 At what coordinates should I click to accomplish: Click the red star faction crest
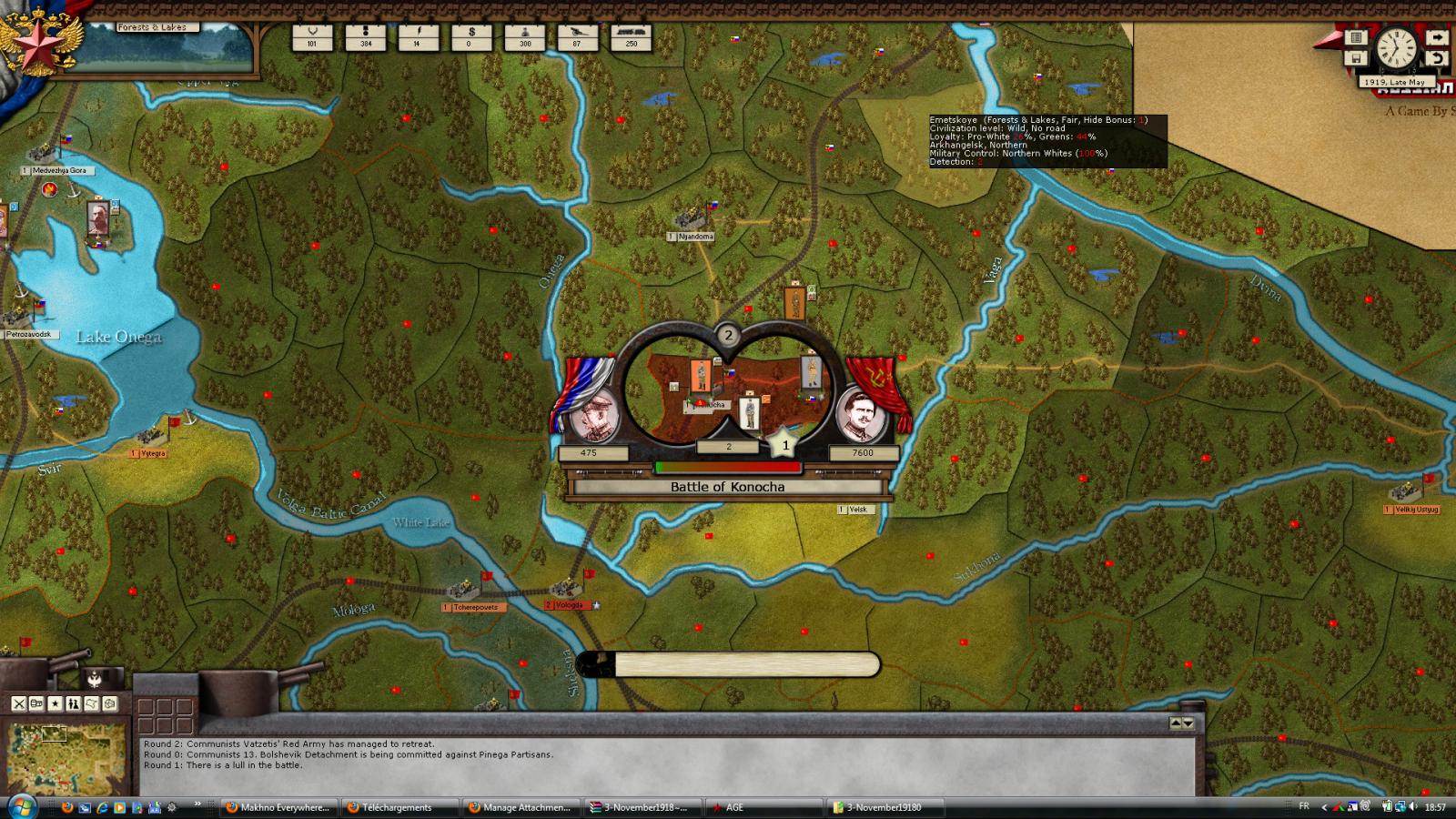[38, 41]
